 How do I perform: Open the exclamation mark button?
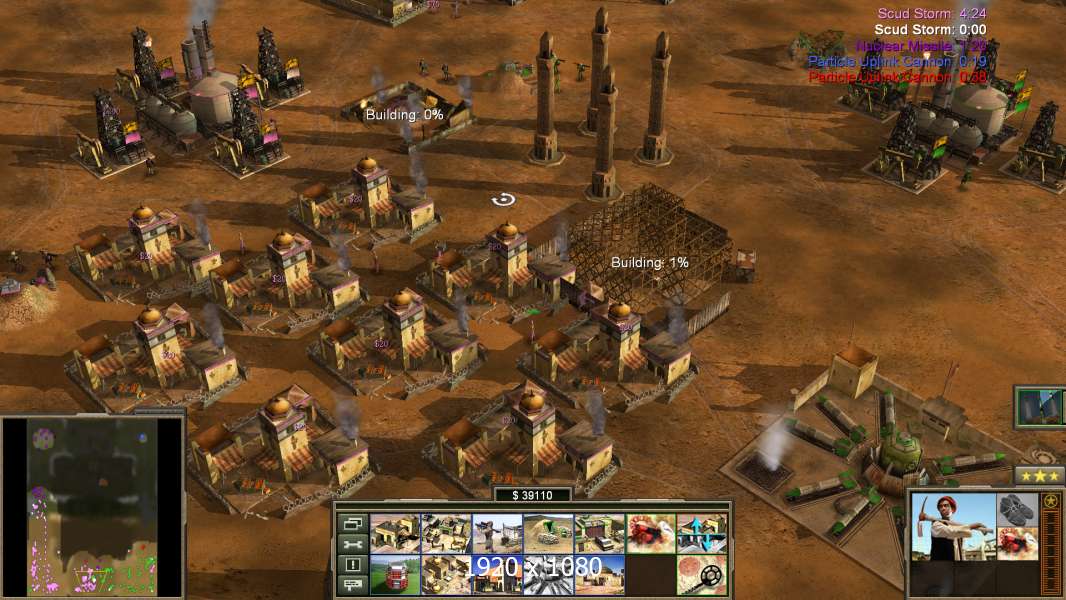click(x=351, y=564)
